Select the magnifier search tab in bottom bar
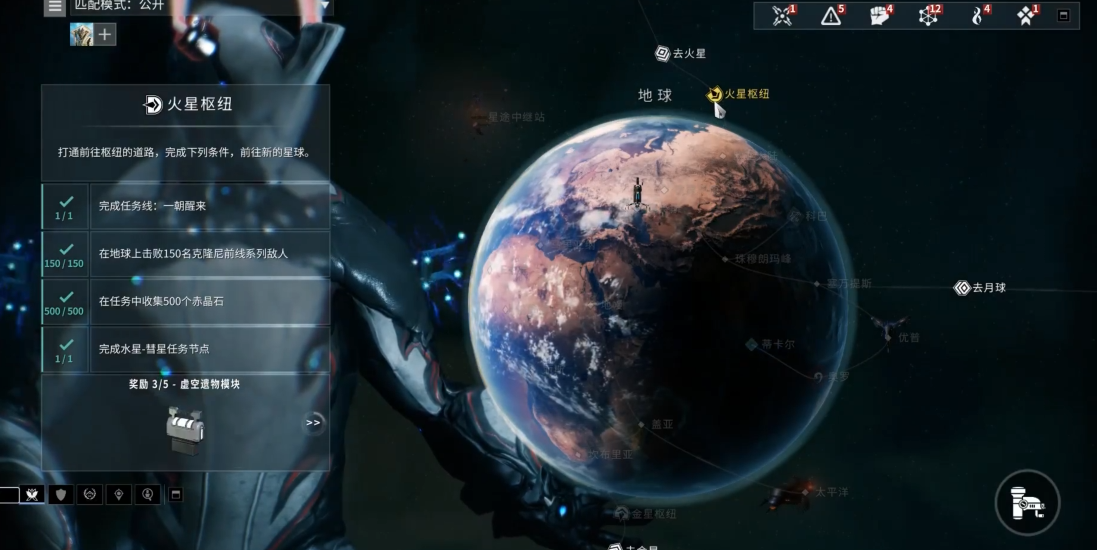 [x=148, y=494]
